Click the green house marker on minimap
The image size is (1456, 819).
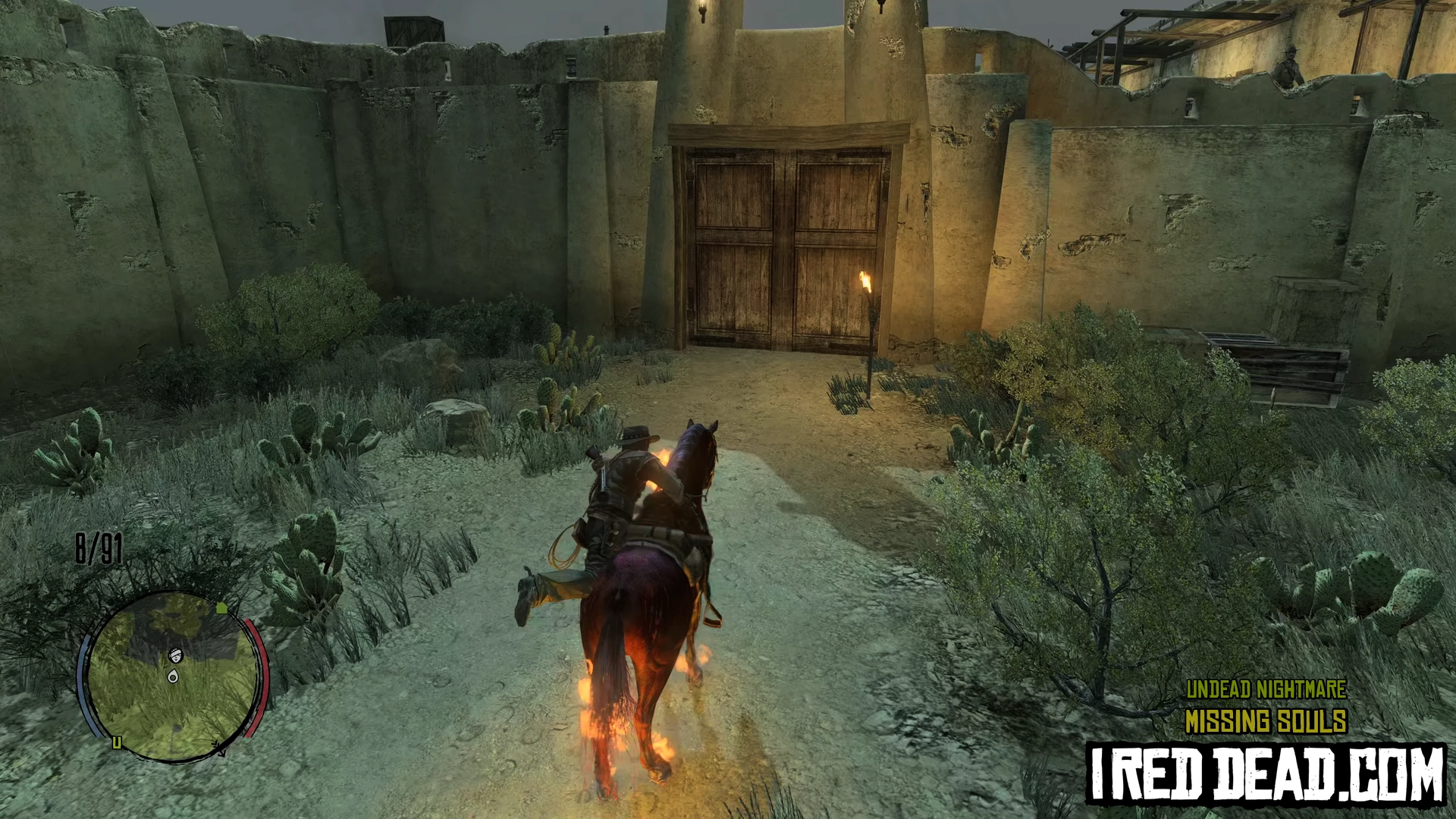(x=221, y=608)
